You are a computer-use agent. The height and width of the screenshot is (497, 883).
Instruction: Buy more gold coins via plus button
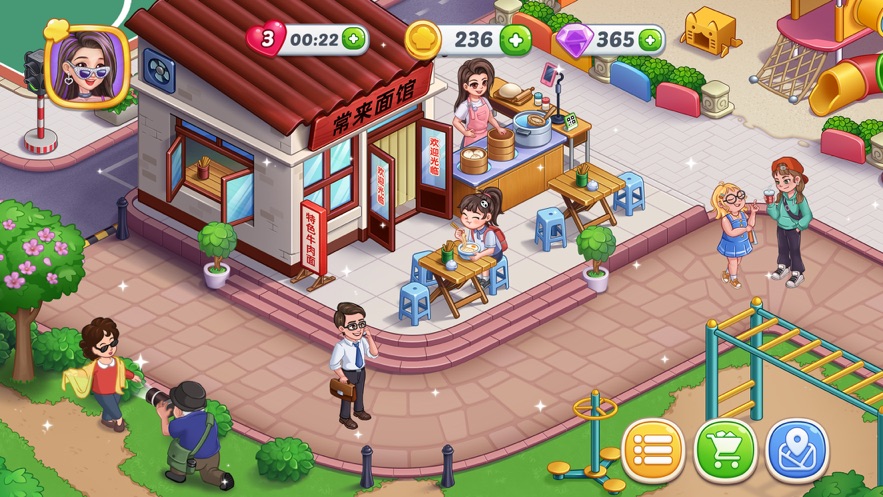click(x=515, y=40)
